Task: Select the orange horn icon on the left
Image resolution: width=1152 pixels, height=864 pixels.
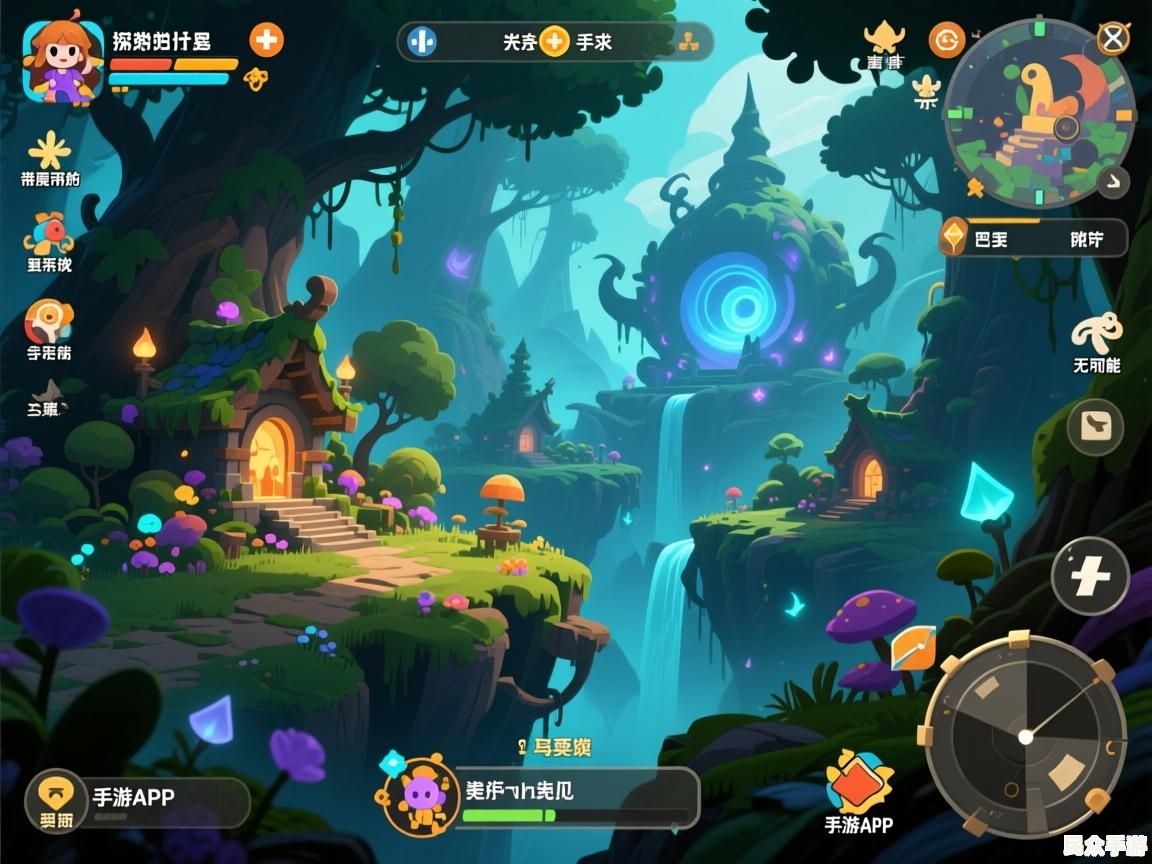Action: pyautogui.click(x=48, y=322)
